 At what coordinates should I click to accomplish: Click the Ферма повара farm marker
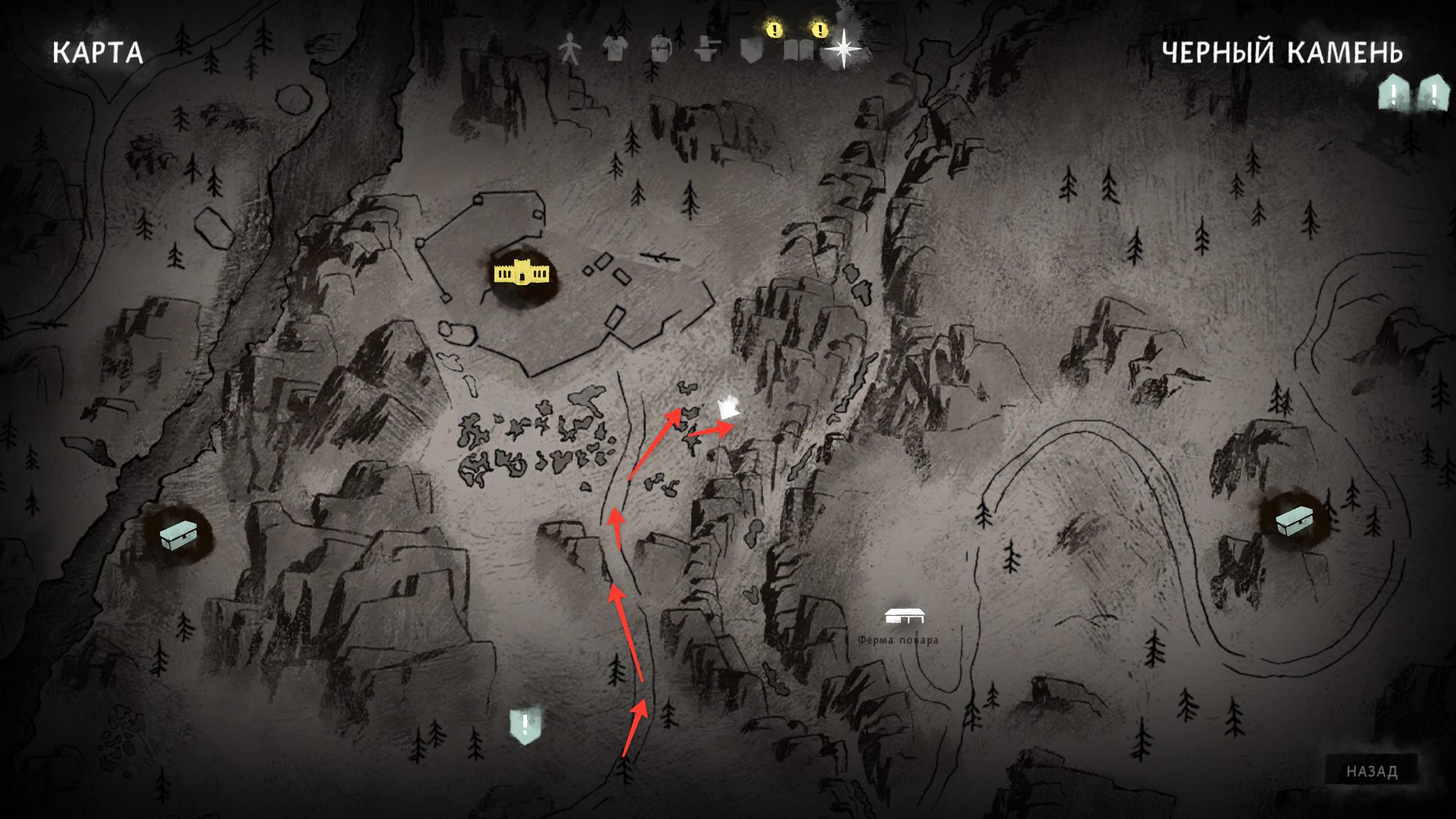(904, 617)
